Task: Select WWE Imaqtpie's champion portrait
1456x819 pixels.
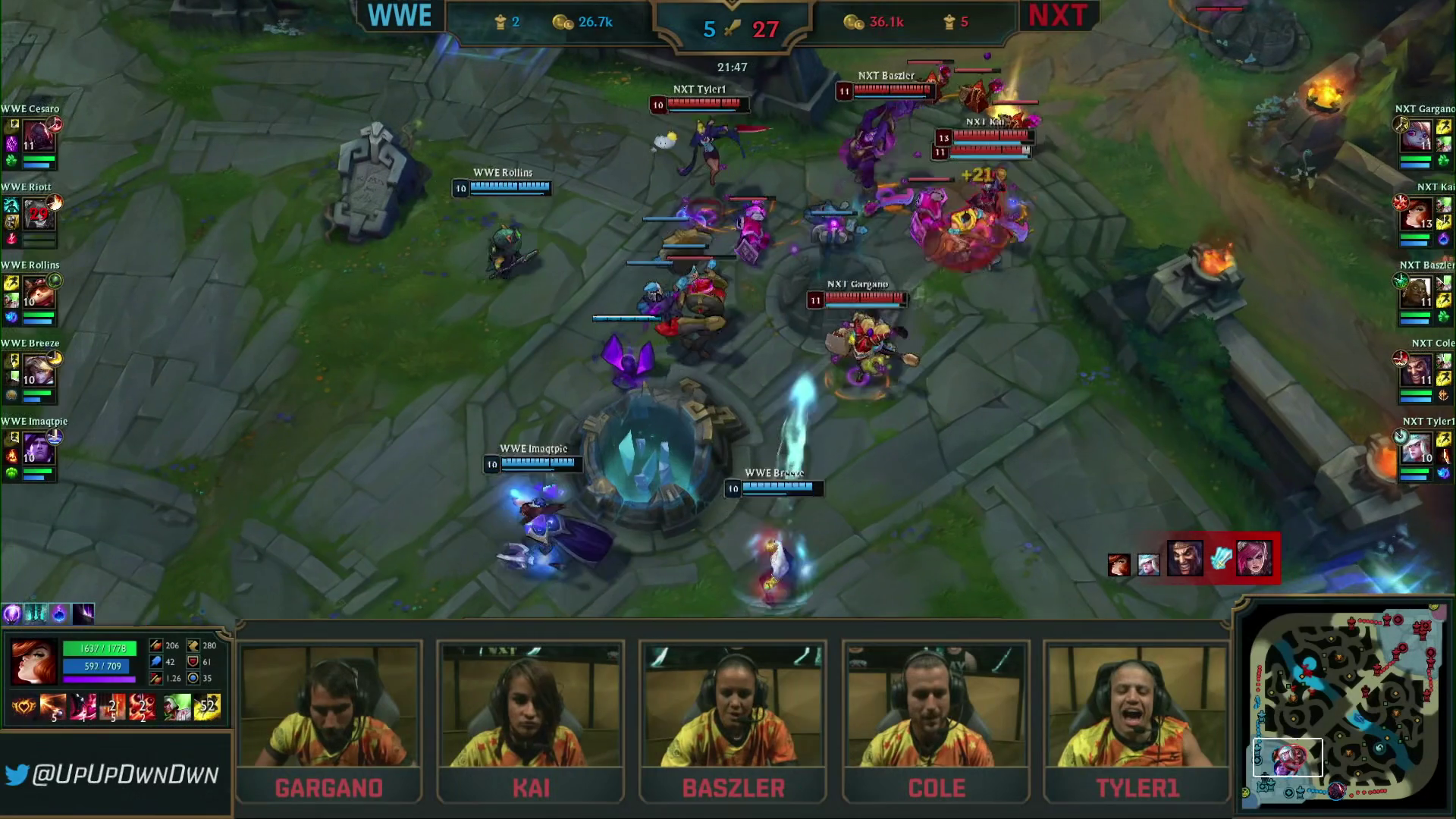Action: point(38,450)
